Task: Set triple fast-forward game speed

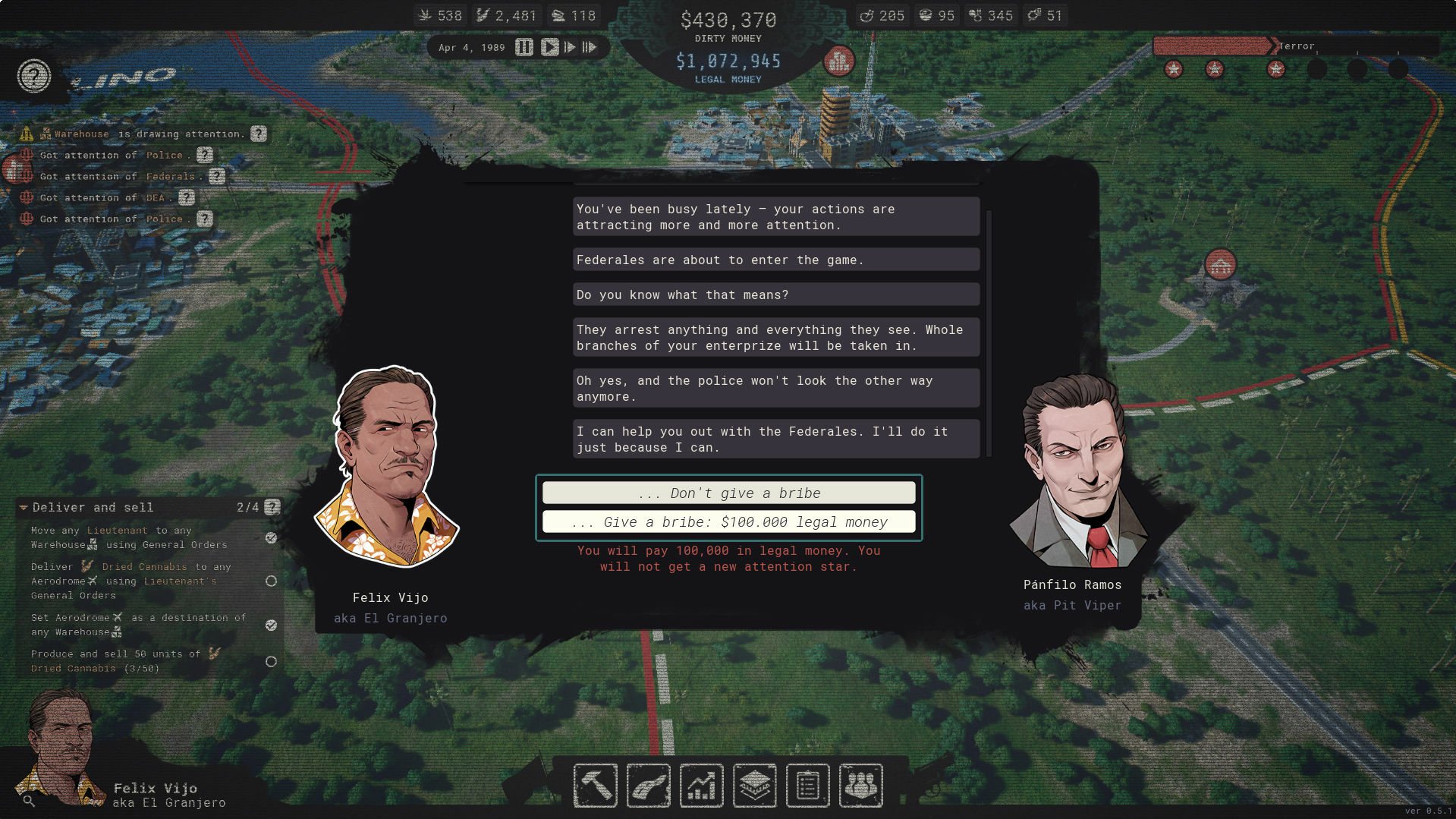Action: point(590,47)
